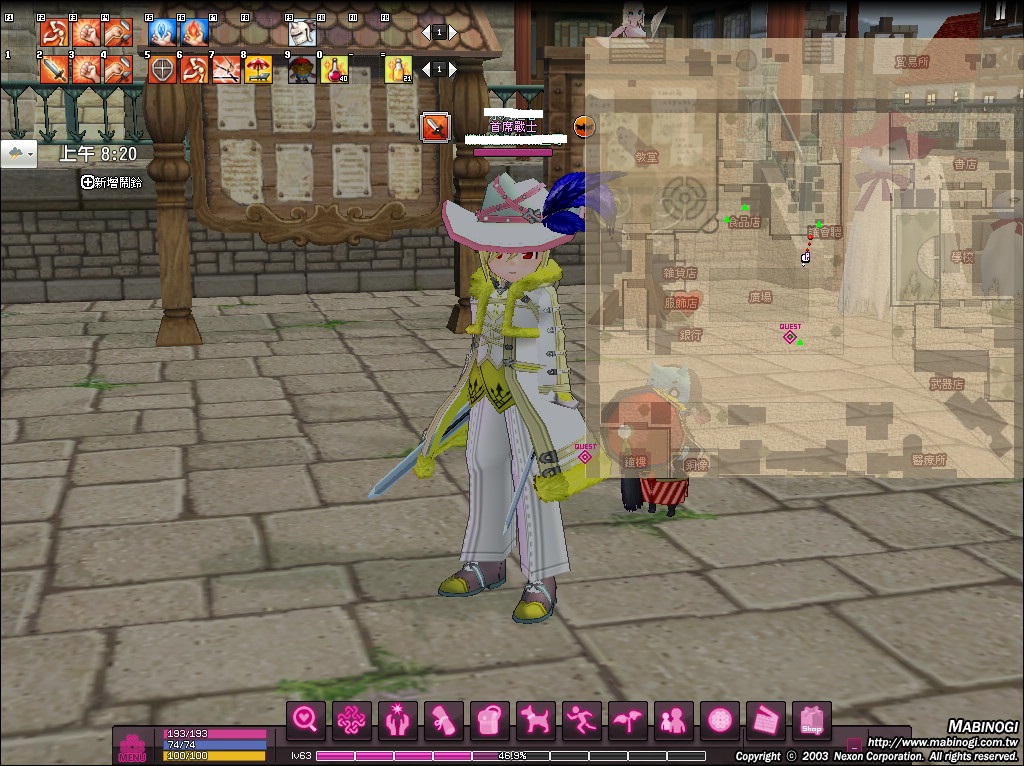Activate the shield defense skill icon
The width and height of the screenshot is (1024, 766).
162,69
